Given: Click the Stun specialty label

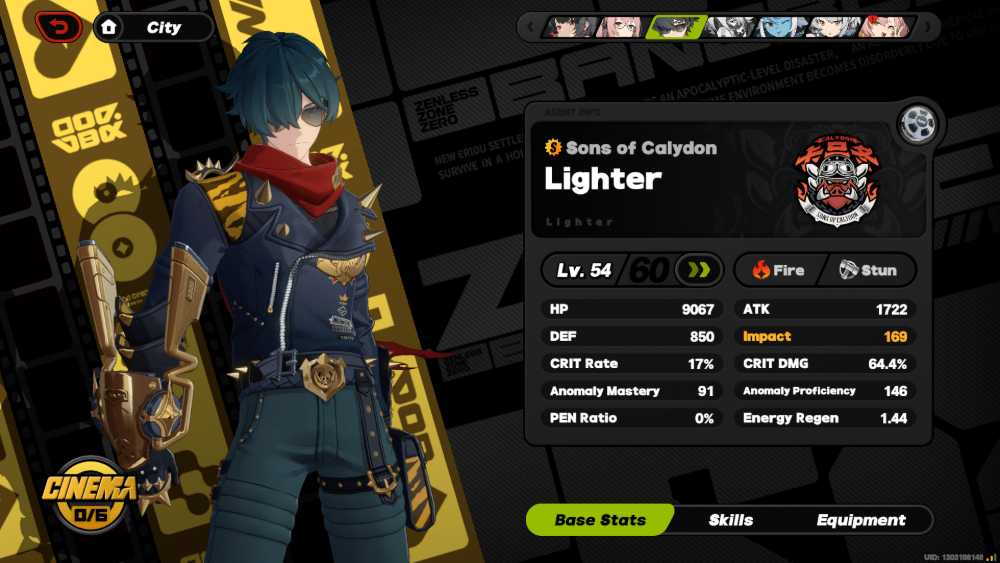Looking at the screenshot, I should click(x=868, y=270).
